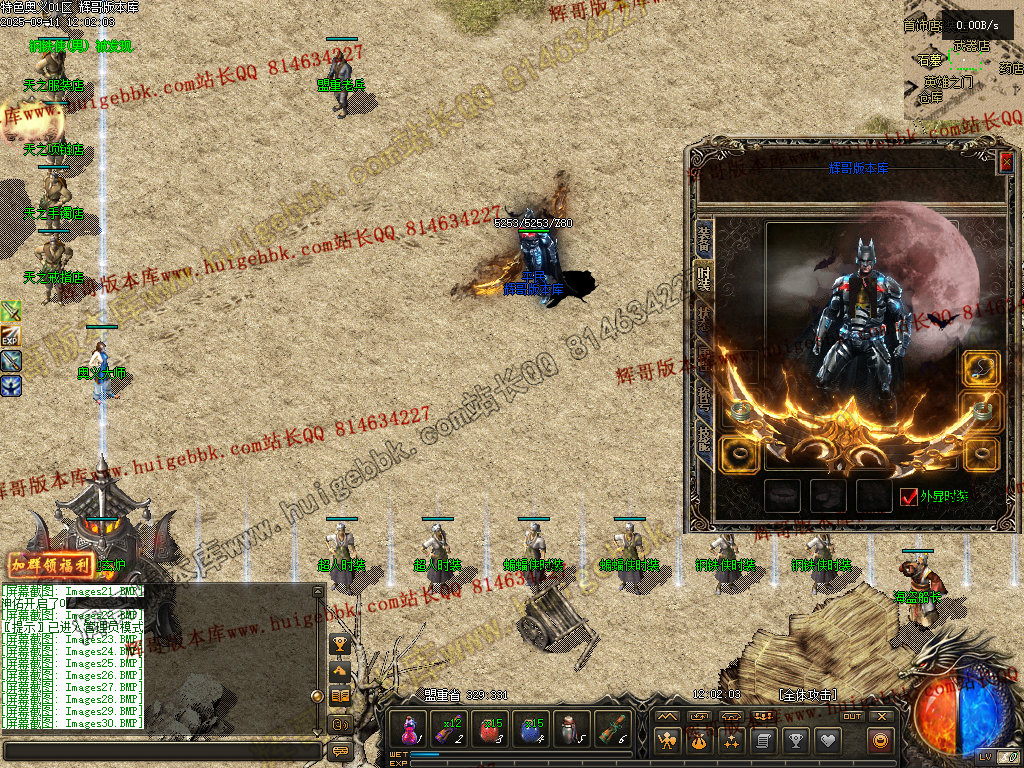Open the minimap
The image size is (1024, 768).
(960, 70)
